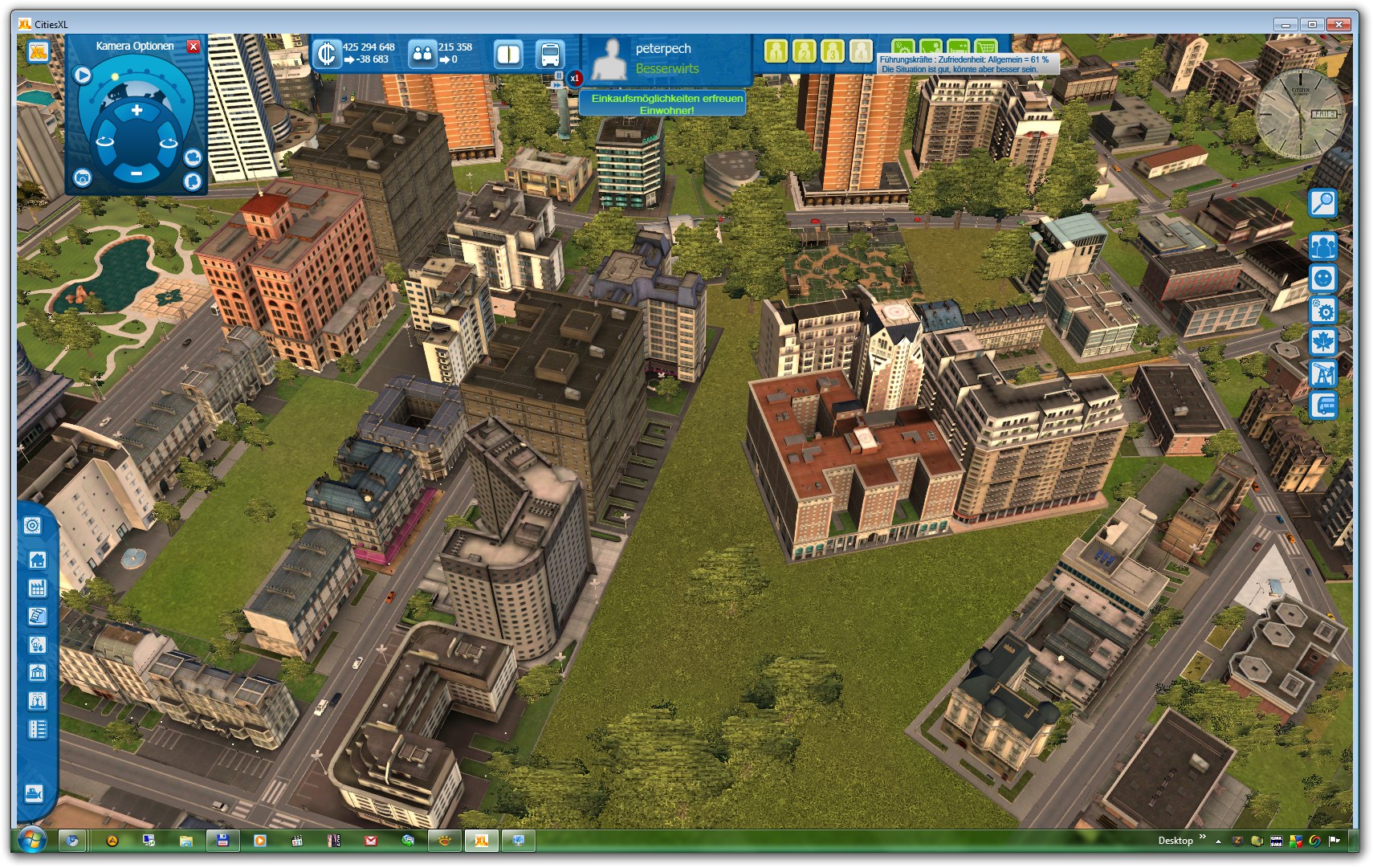The height and width of the screenshot is (868, 1373).
Task: Open the magnifying glass search tool
Action: pos(1322,203)
